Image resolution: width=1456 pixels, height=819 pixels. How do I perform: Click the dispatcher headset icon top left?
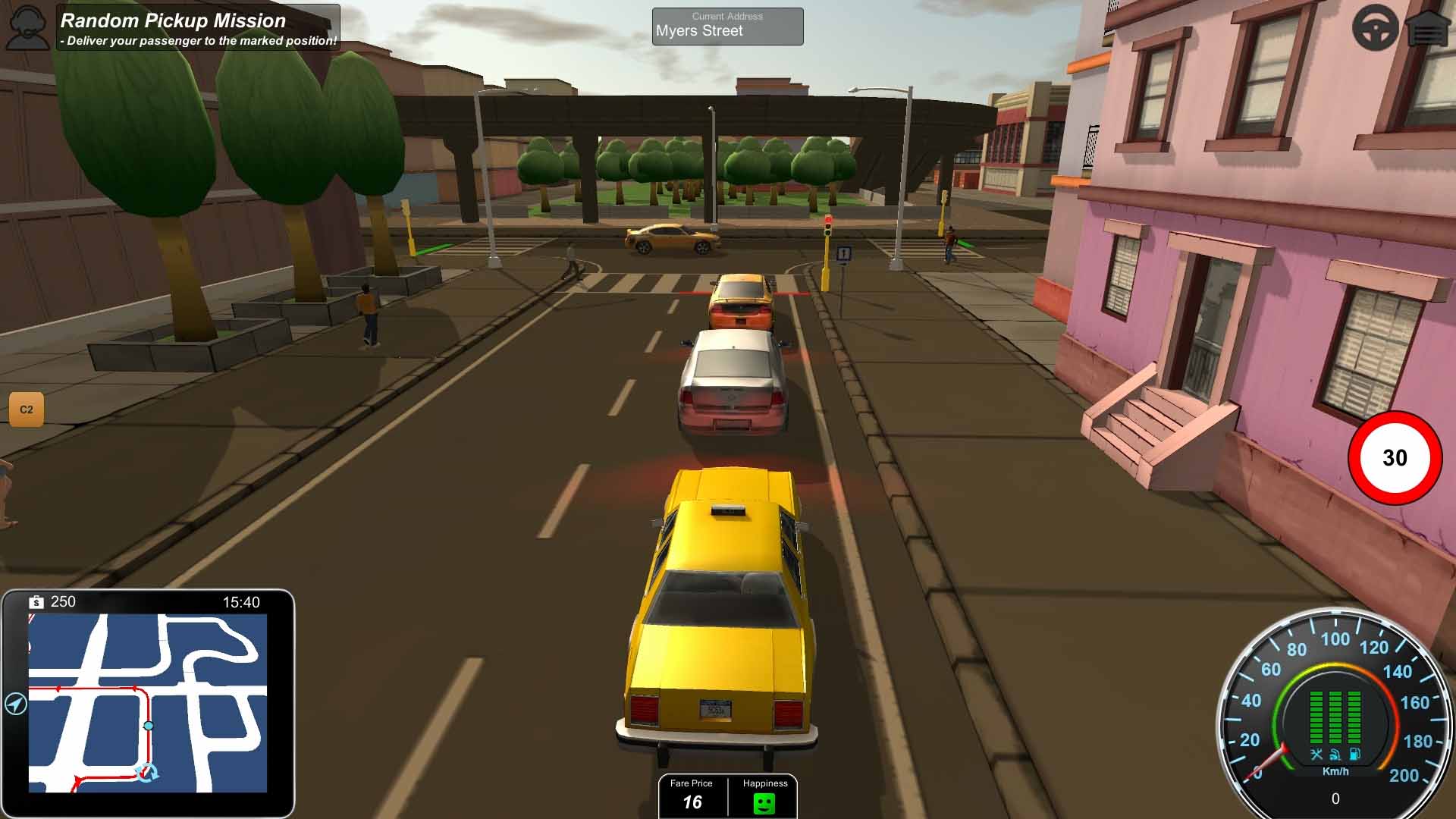click(27, 27)
